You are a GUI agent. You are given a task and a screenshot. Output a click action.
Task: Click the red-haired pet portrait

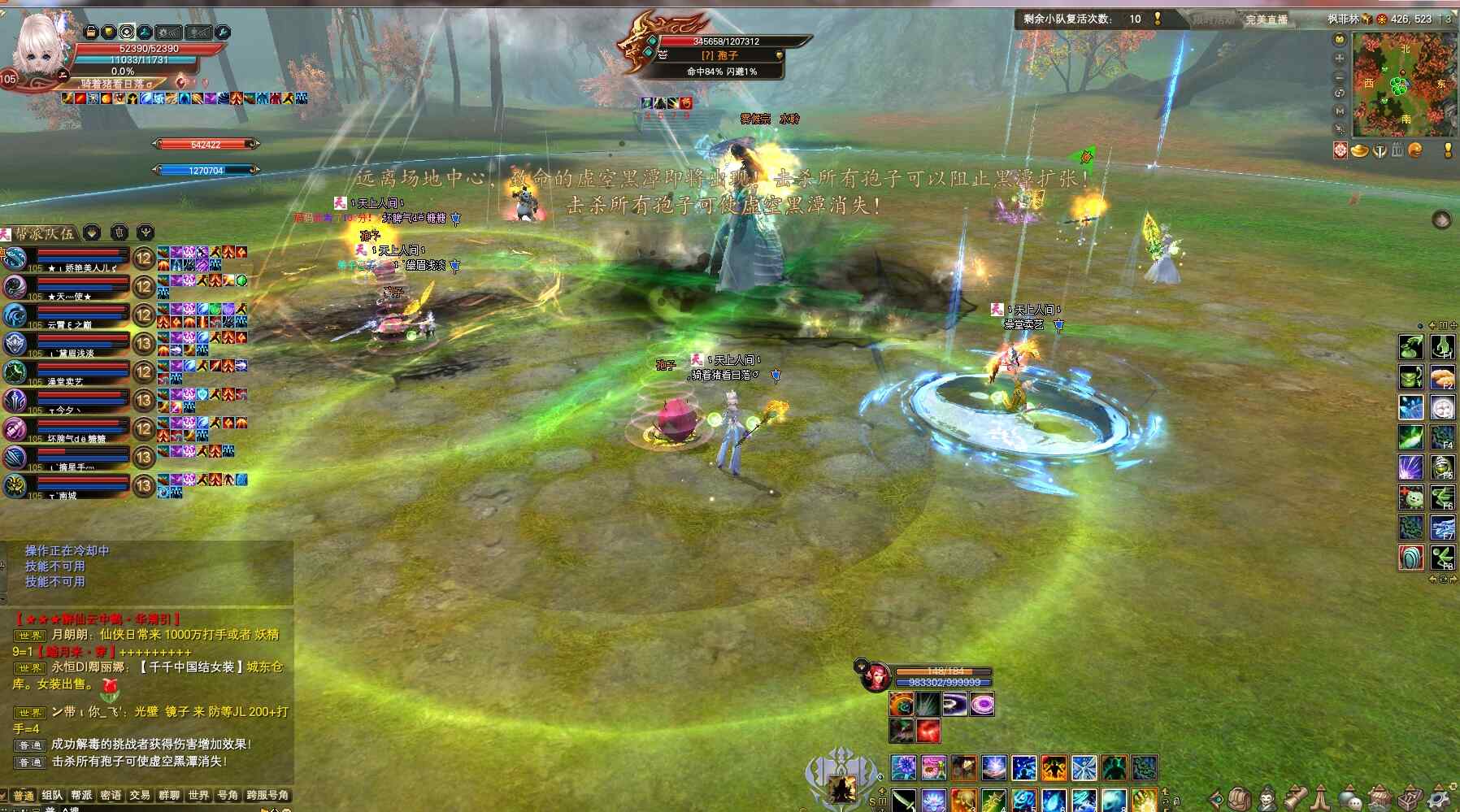876,677
